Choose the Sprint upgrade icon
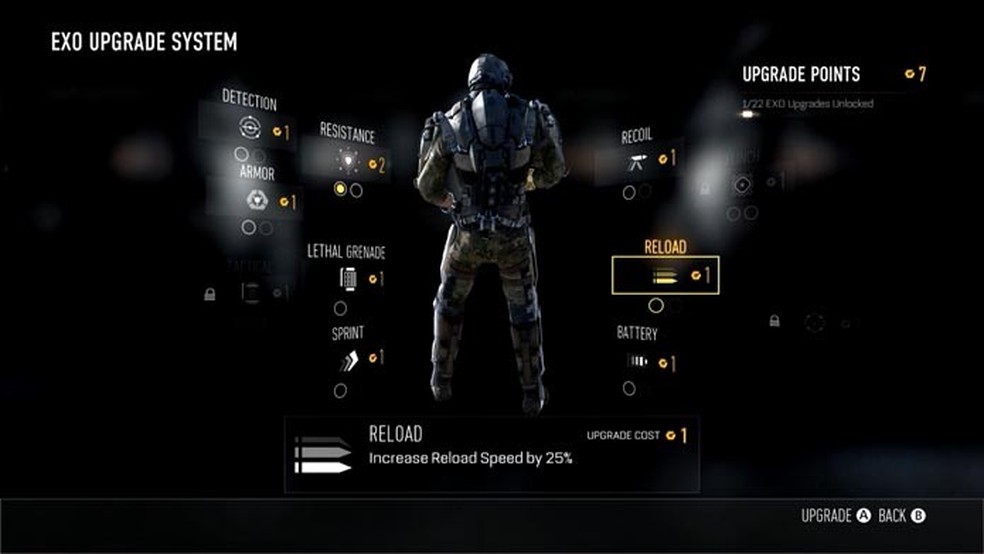 point(348,359)
